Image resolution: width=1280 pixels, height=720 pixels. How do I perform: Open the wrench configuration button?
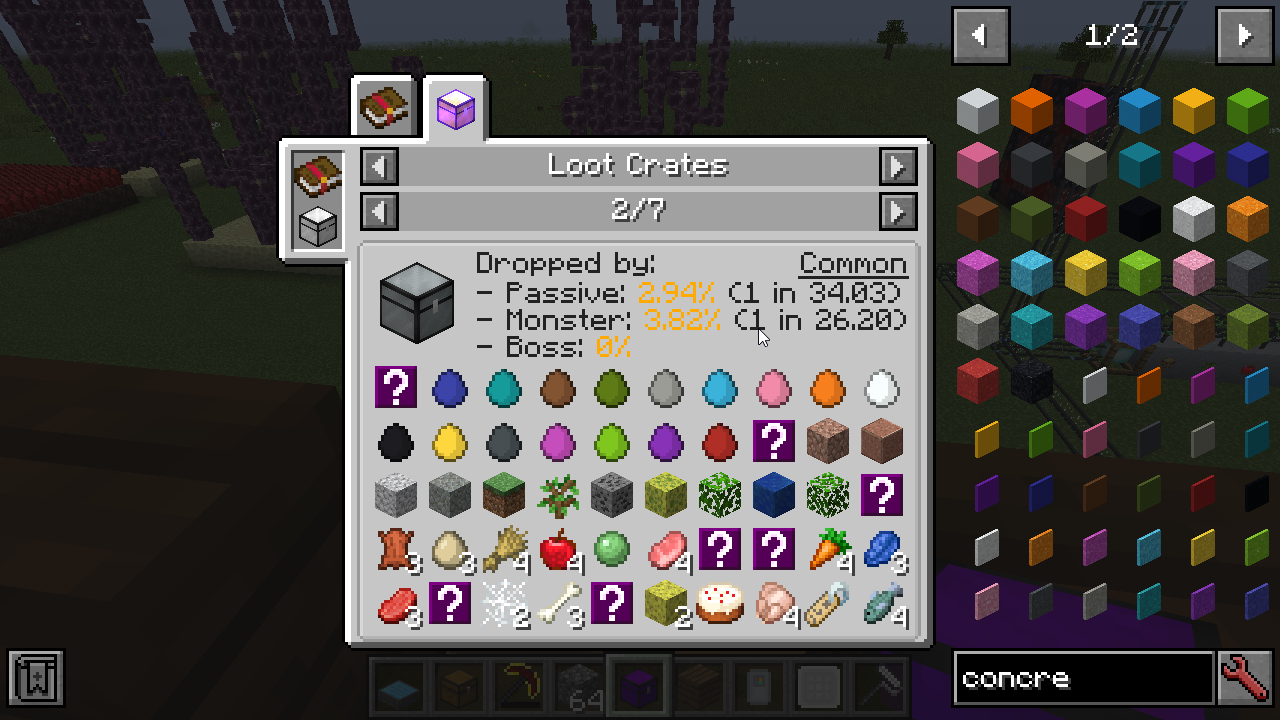point(1245,679)
